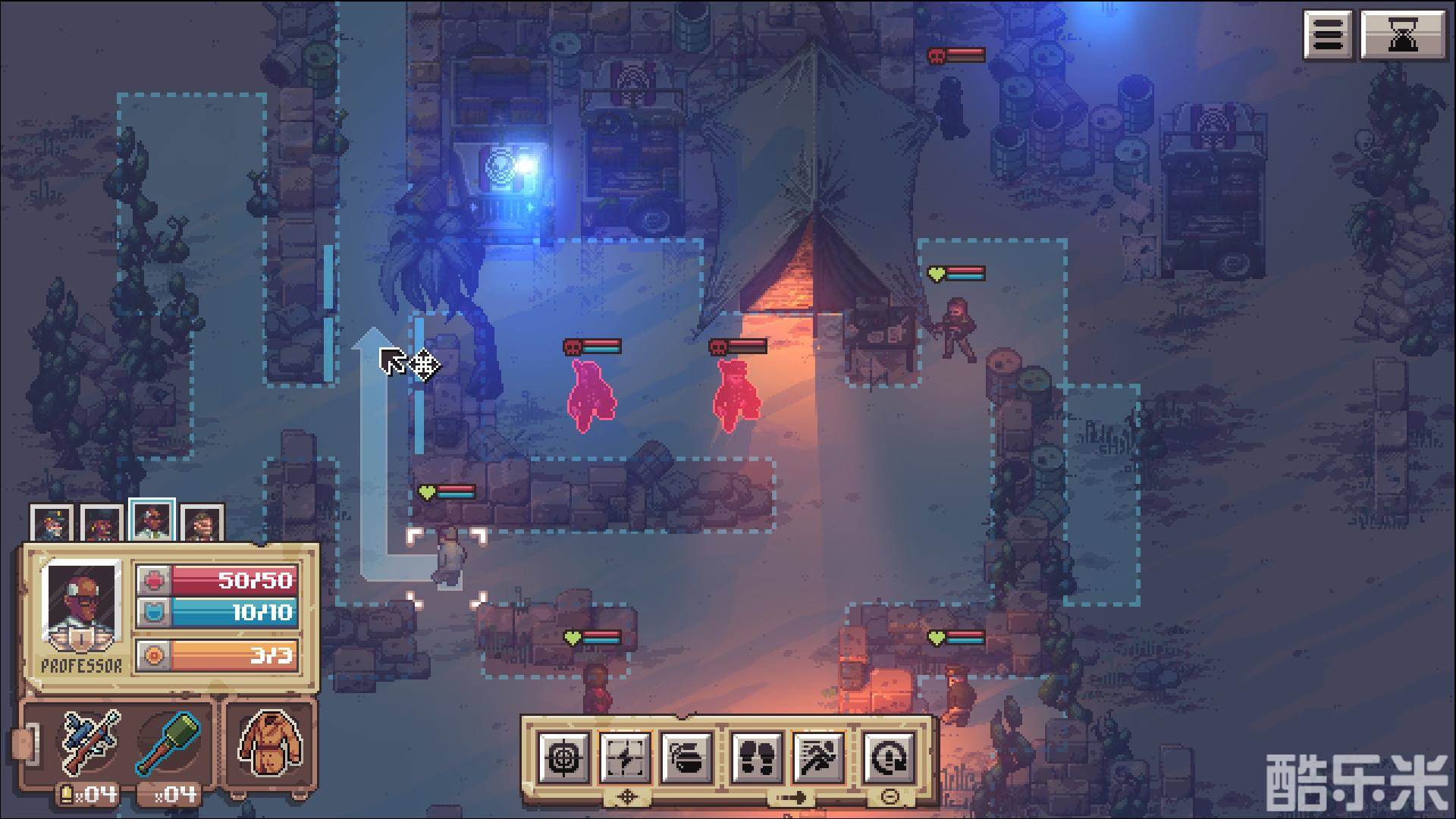Open the hamburger game menu
The image size is (1456, 819).
[1329, 35]
